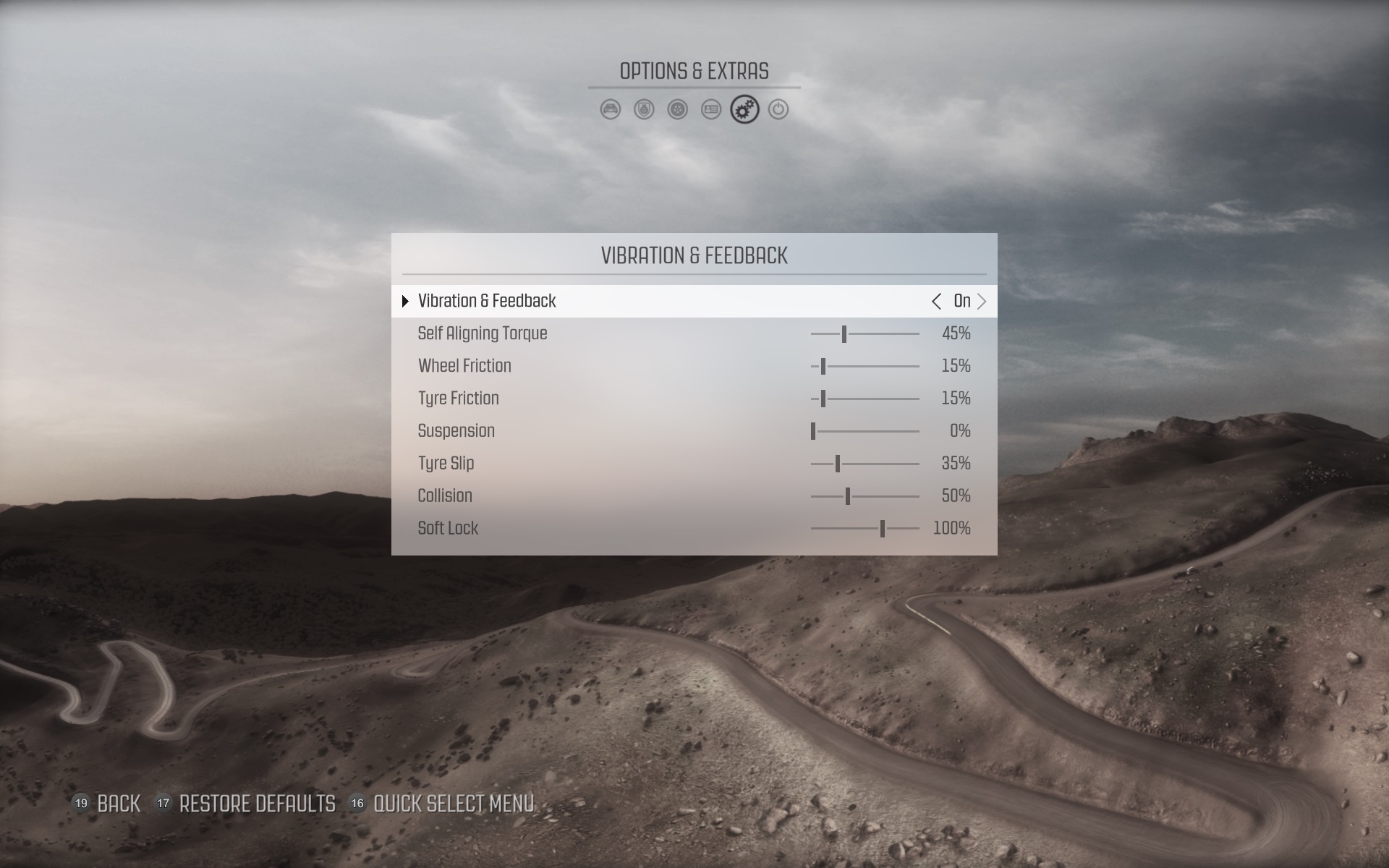Viewport: 1389px width, 868px height.
Task: Adjust the Suspension slider
Action: click(x=814, y=432)
